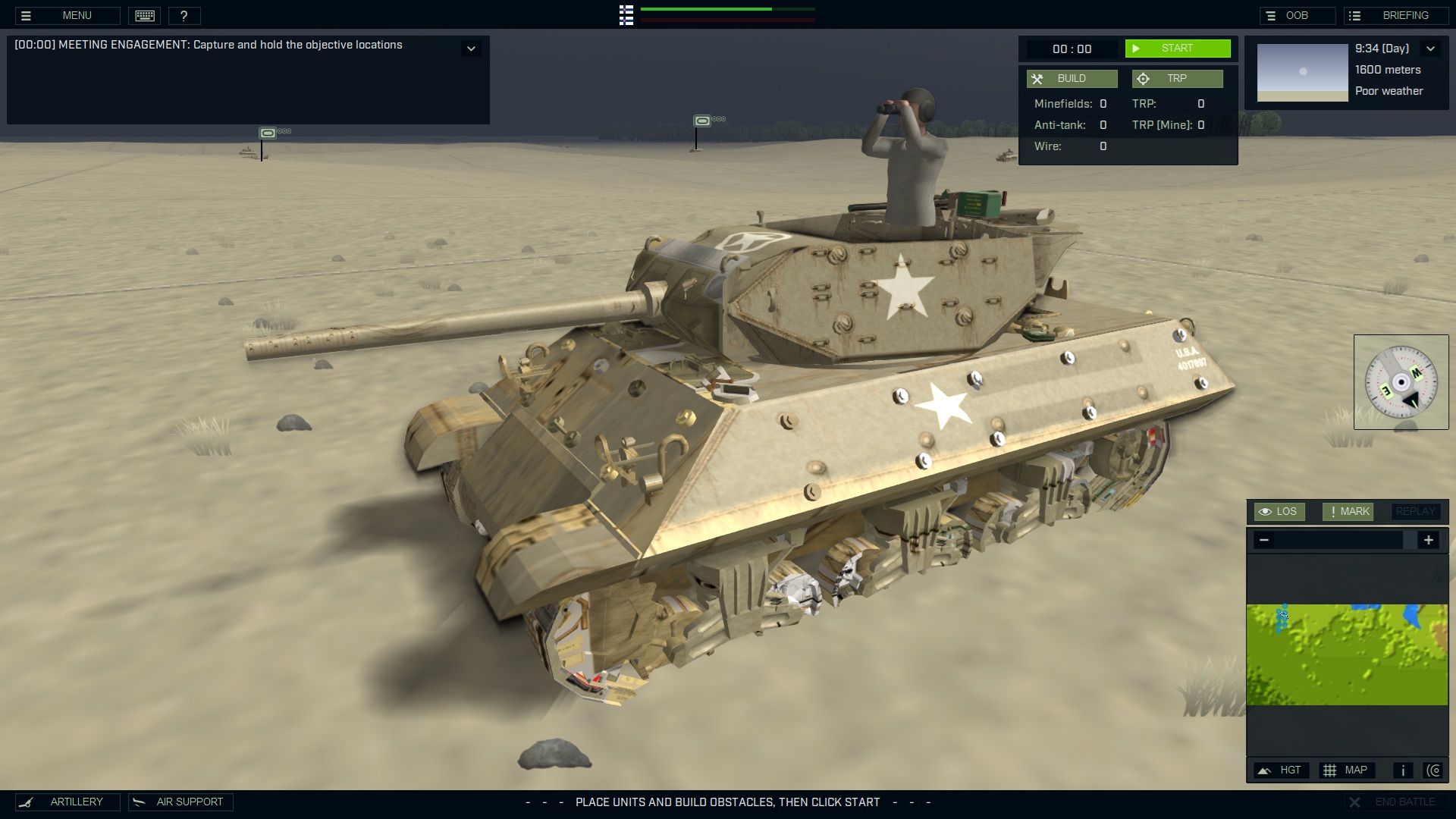Select the TRP crosshair icon
Screen dimensions: 1456x819
click(x=1142, y=78)
